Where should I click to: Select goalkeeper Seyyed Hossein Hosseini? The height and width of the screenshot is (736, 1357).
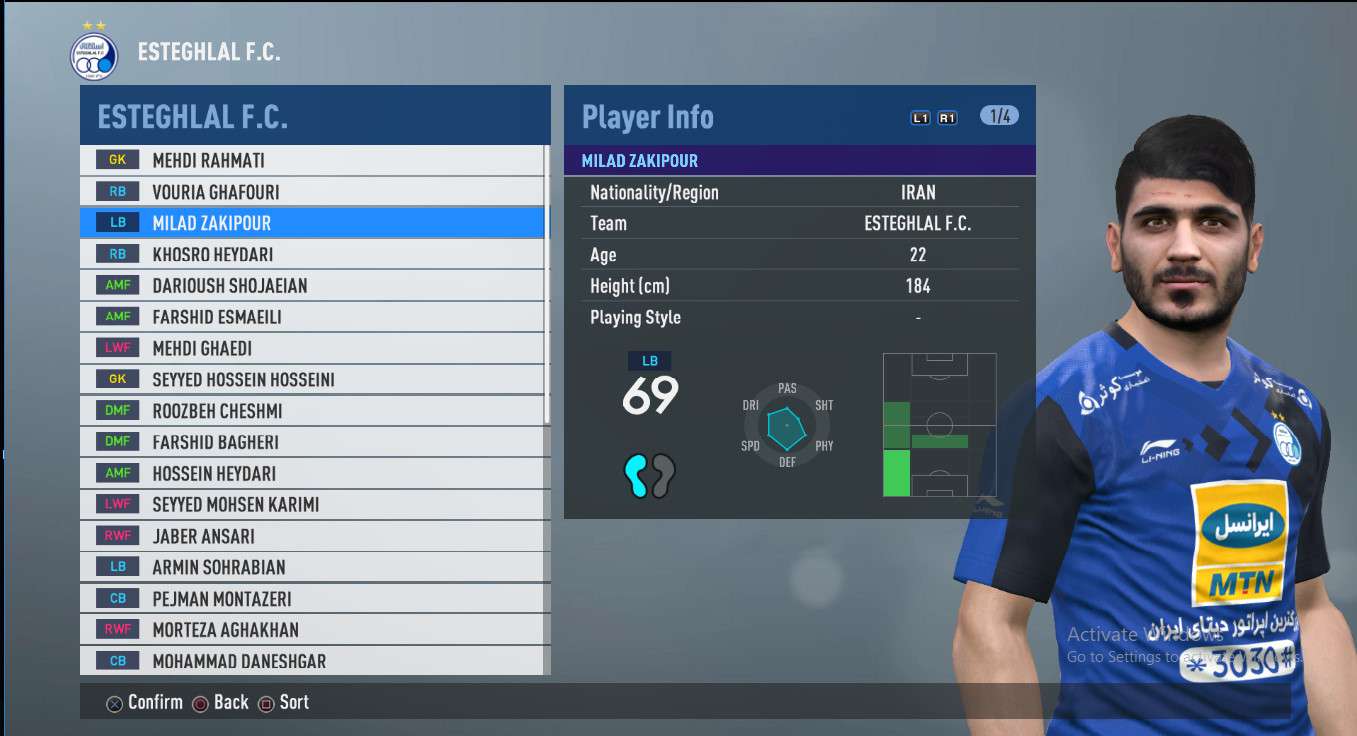pos(312,379)
